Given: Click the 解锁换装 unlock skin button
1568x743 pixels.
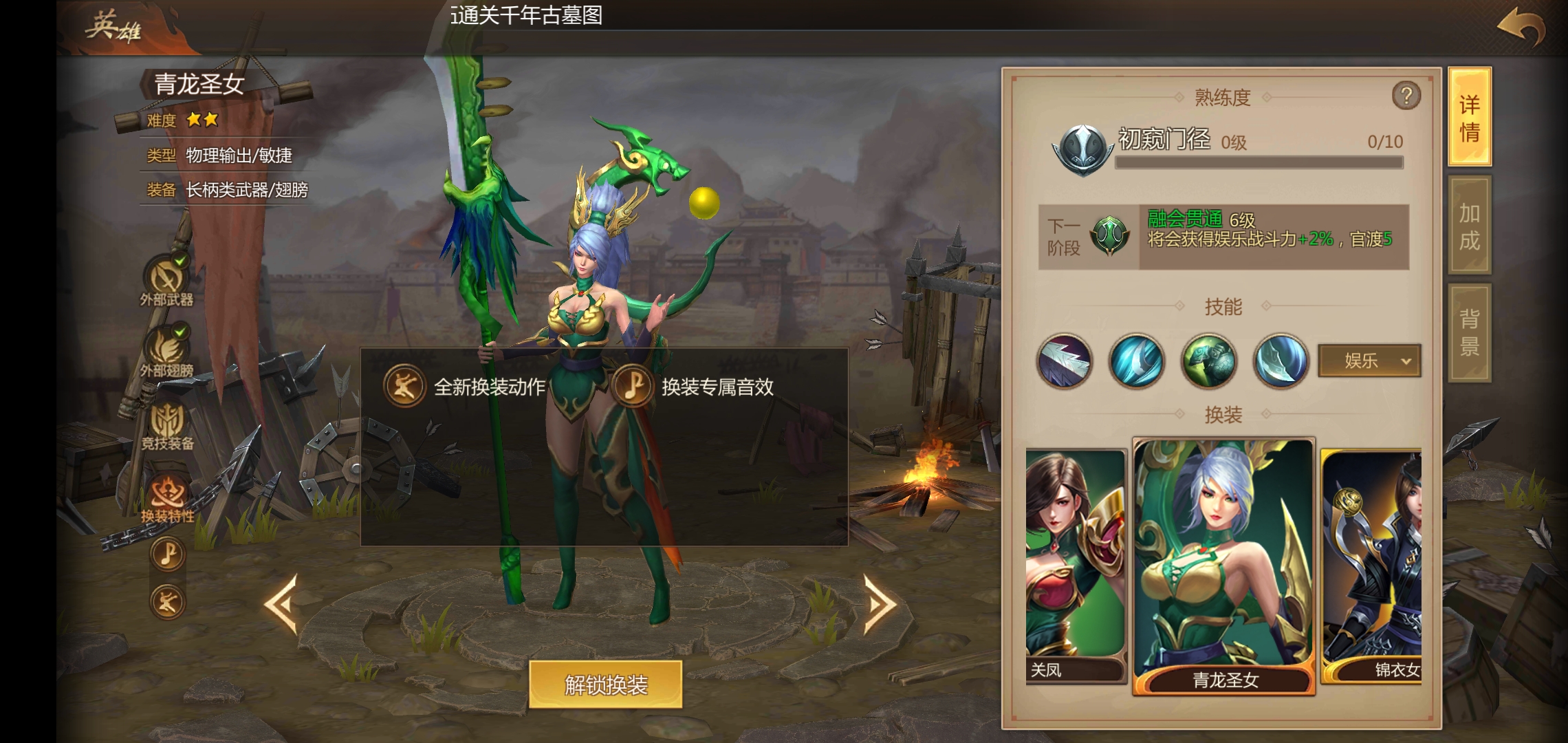Looking at the screenshot, I should [605, 685].
